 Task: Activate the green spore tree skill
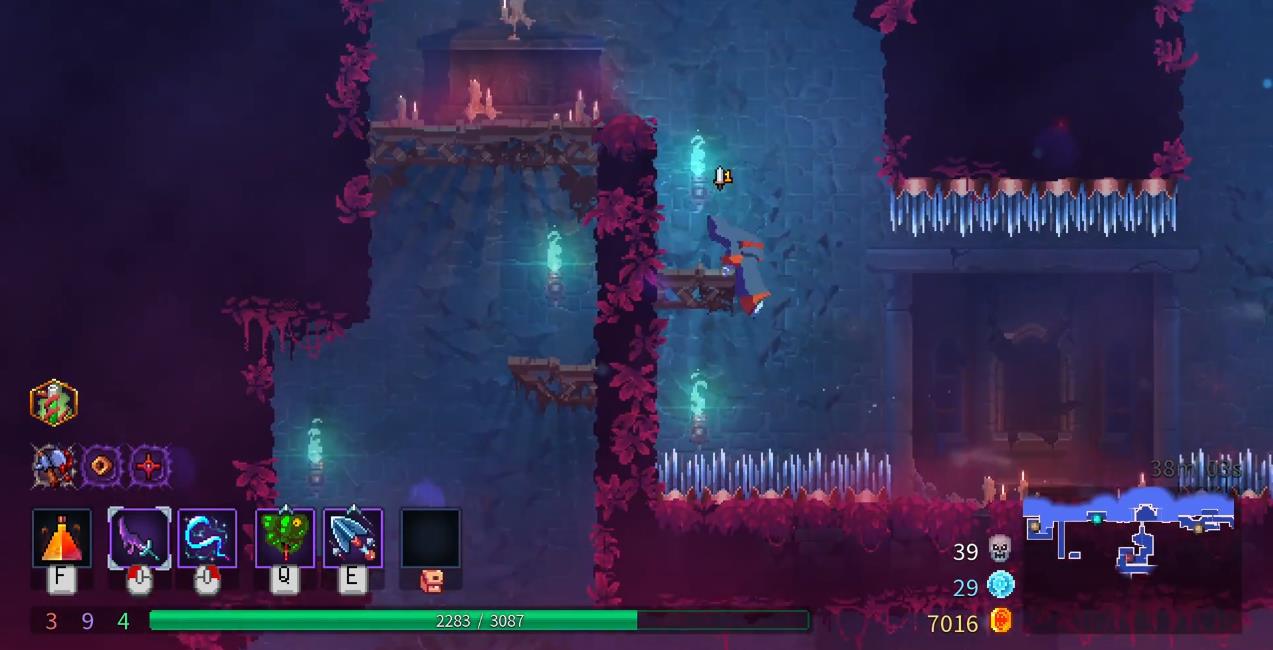pos(285,538)
